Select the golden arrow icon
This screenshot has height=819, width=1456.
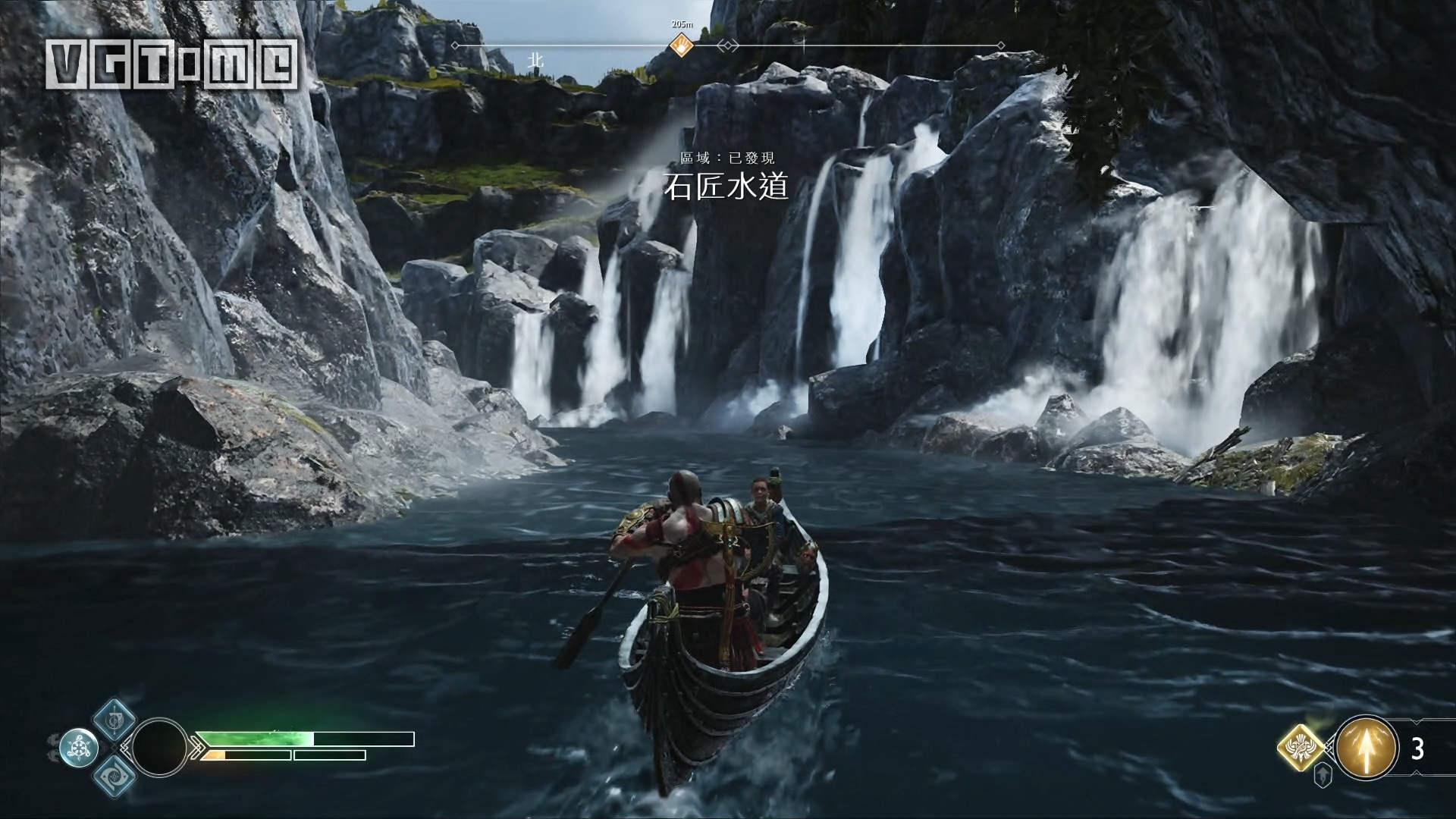click(x=1367, y=748)
